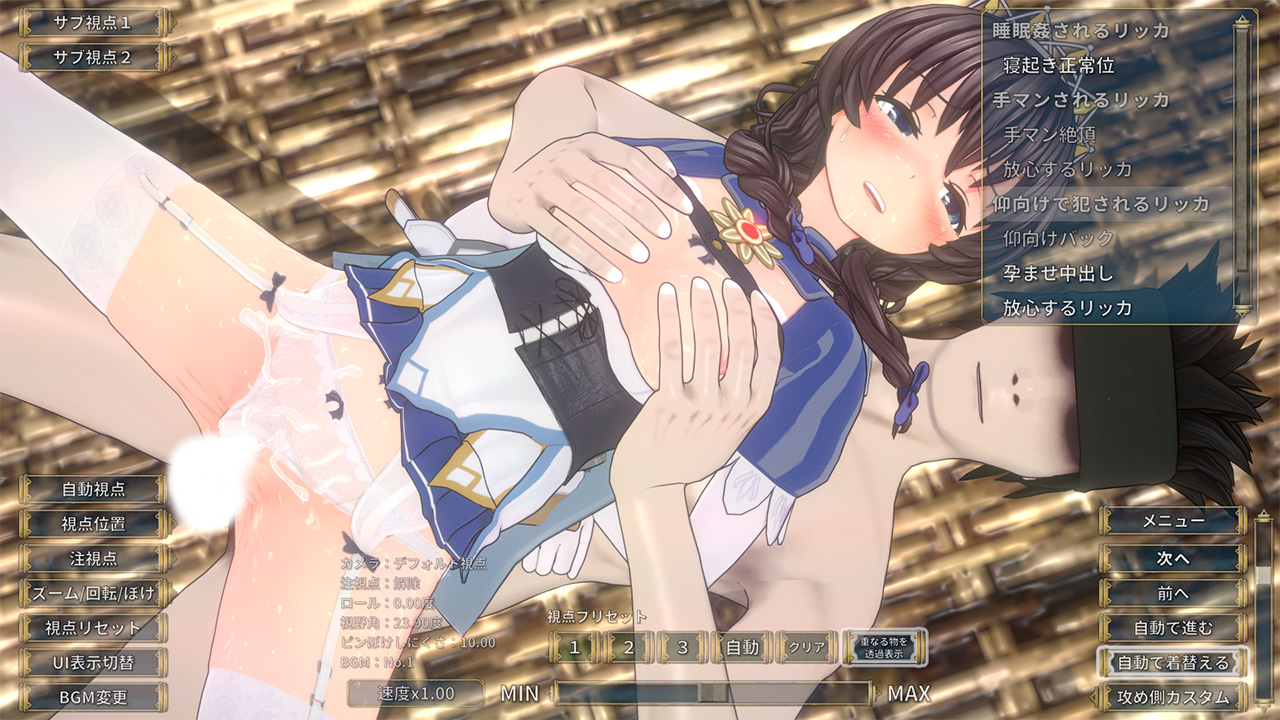Open the 視点位置 camera position options

tap(93, 523)
